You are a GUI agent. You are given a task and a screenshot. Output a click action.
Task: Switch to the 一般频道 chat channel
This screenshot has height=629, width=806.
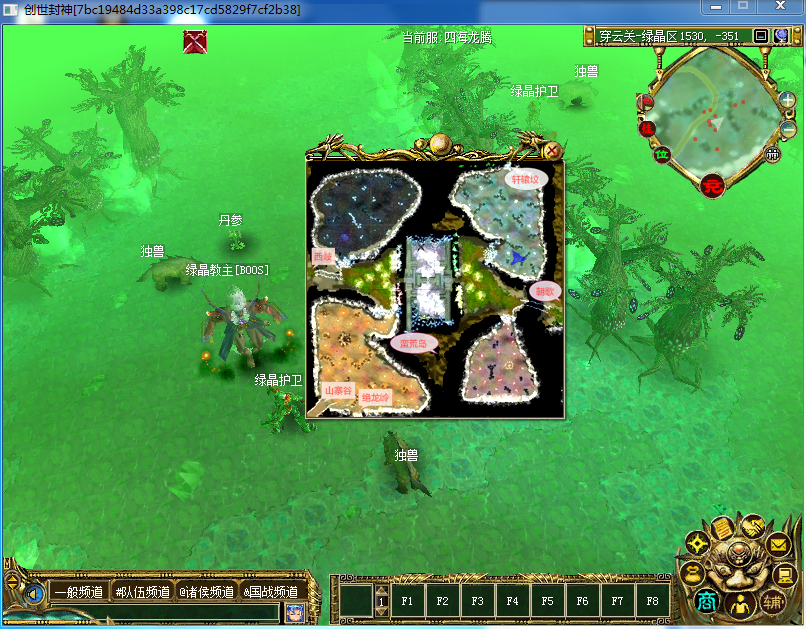[x=78, y=592]
